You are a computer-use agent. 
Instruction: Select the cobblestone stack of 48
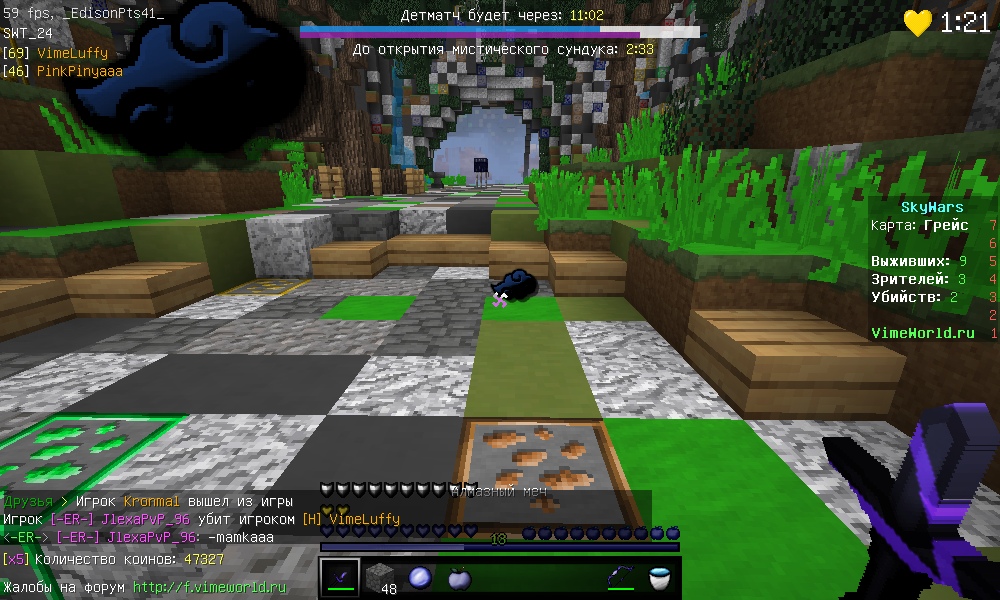(380, 577)
